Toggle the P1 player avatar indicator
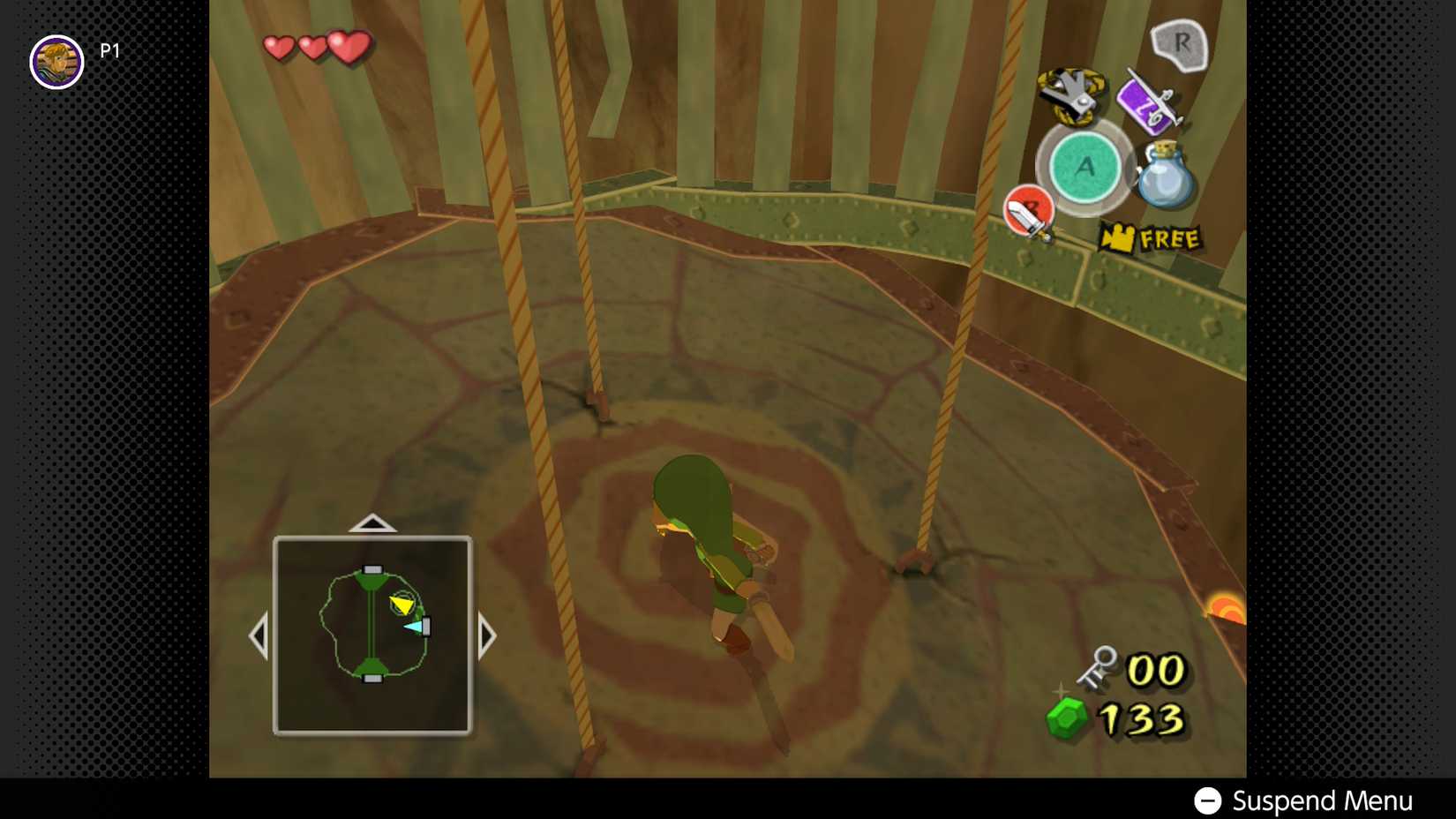Viewport: 1456px width, 819px height. tap(56, 62)
